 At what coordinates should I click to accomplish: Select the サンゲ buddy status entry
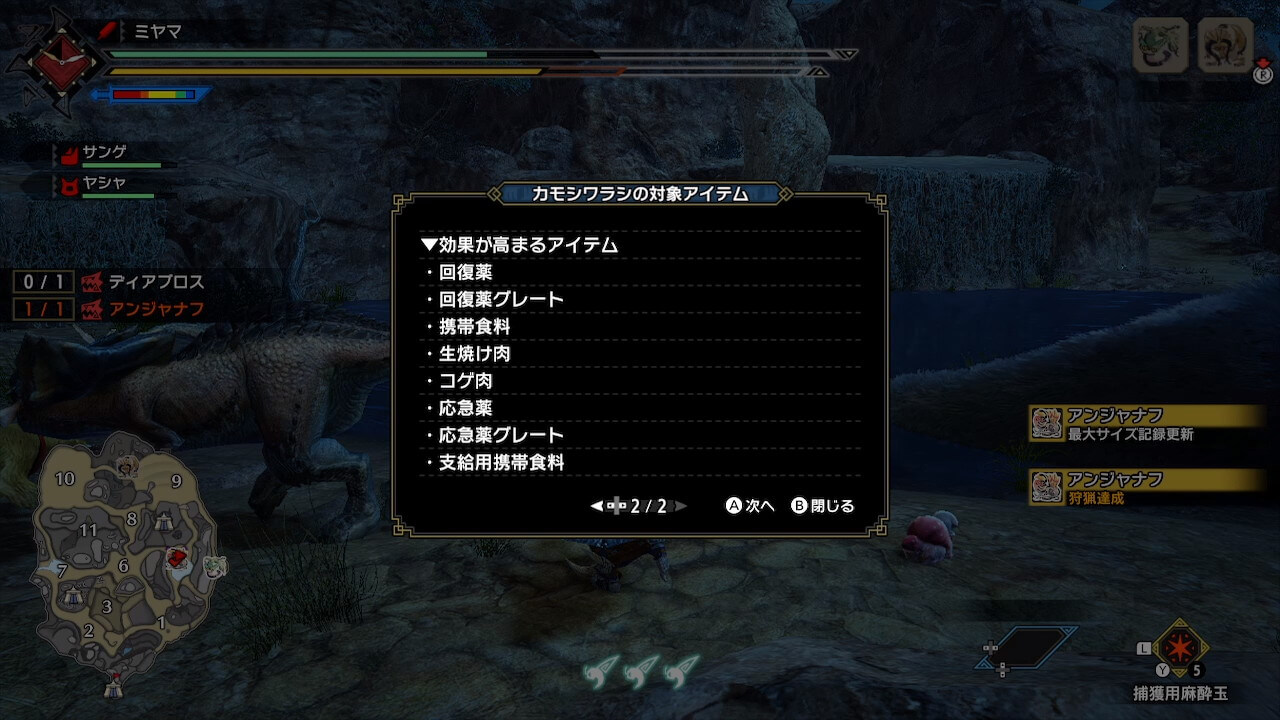[x=105, y=153]
